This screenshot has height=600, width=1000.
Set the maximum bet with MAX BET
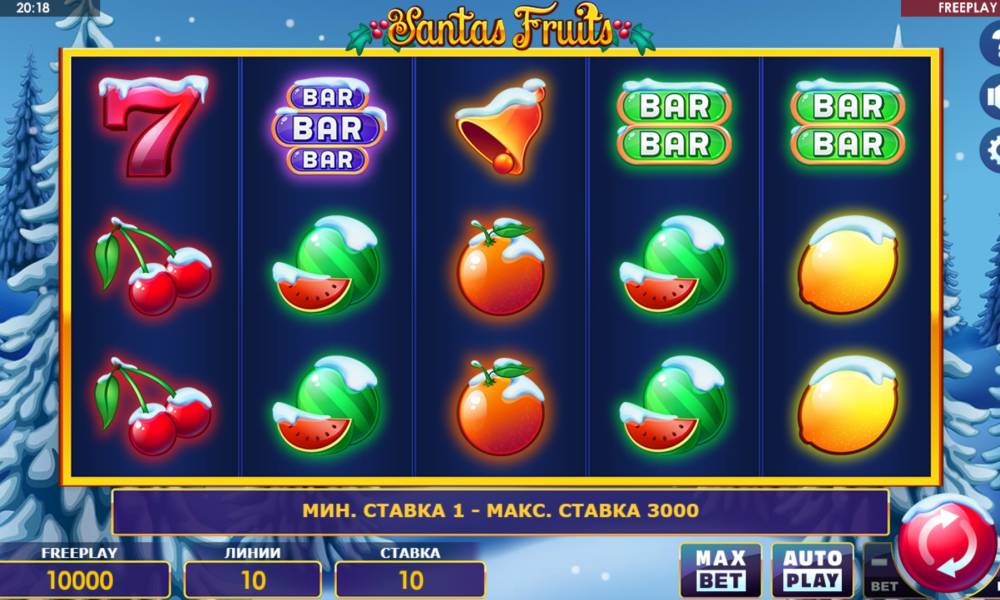pyautogui.click(x=720, y=570)
